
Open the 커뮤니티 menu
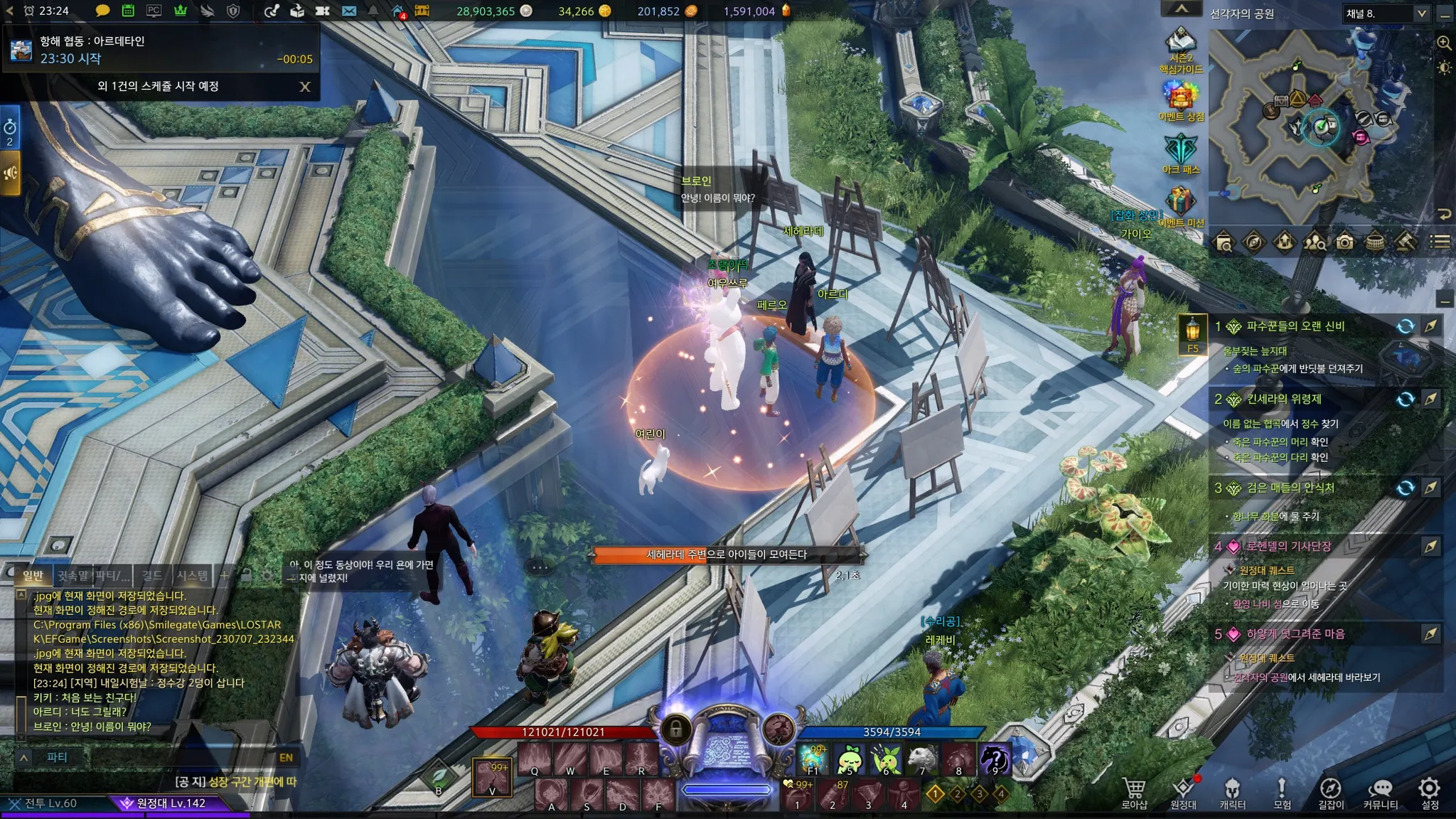coord(1380,793)
